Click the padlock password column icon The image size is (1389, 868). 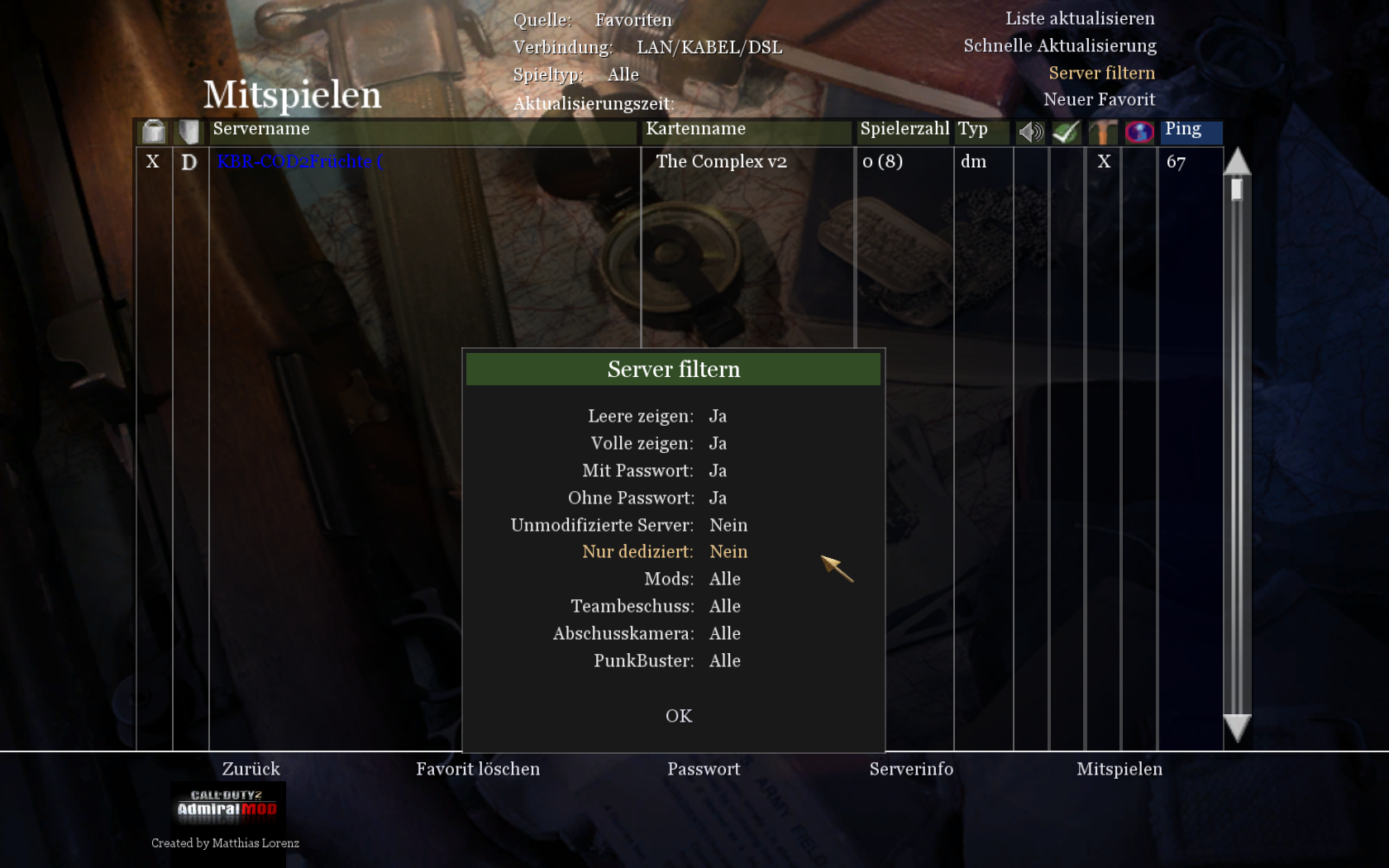click(x=153, y=131)
